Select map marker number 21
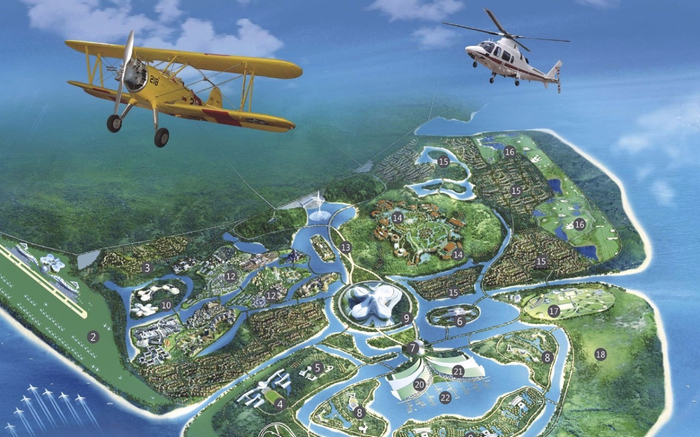The image size is (700, 437). [457, 371]
